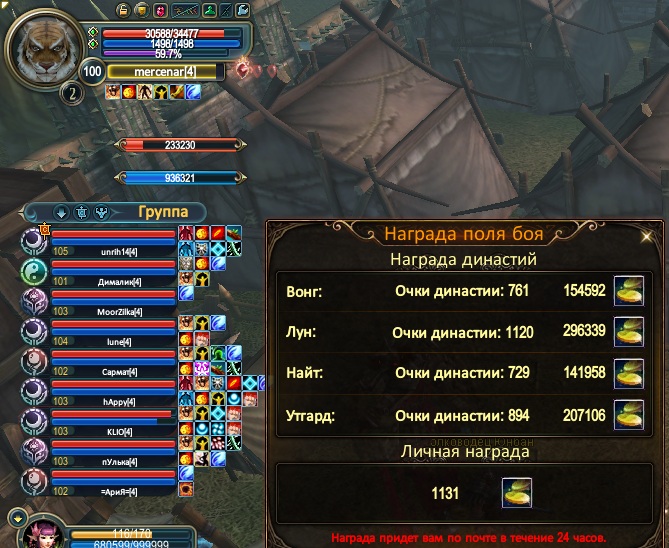Click the pink gem icon in top bar
This screenshot has width=669, height=548.
coord(162,11)
